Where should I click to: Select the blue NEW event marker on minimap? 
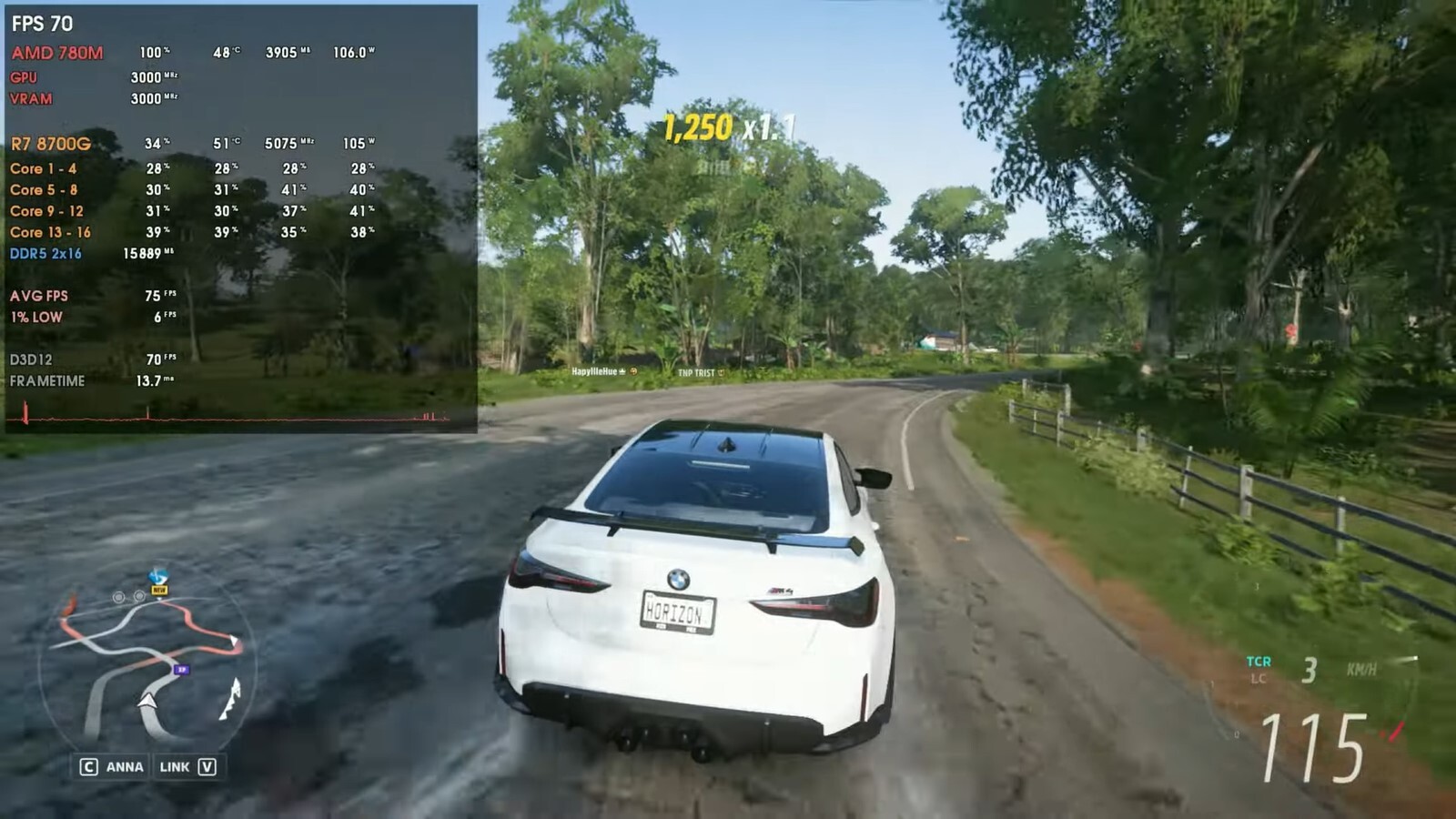coord(158,579)
